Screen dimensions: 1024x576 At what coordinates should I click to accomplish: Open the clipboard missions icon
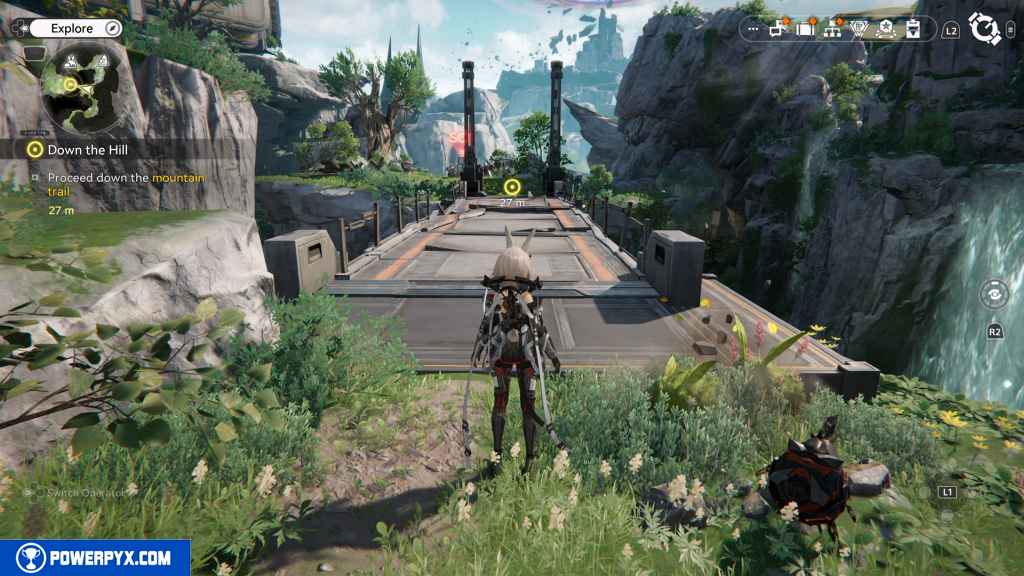point(913,30)
